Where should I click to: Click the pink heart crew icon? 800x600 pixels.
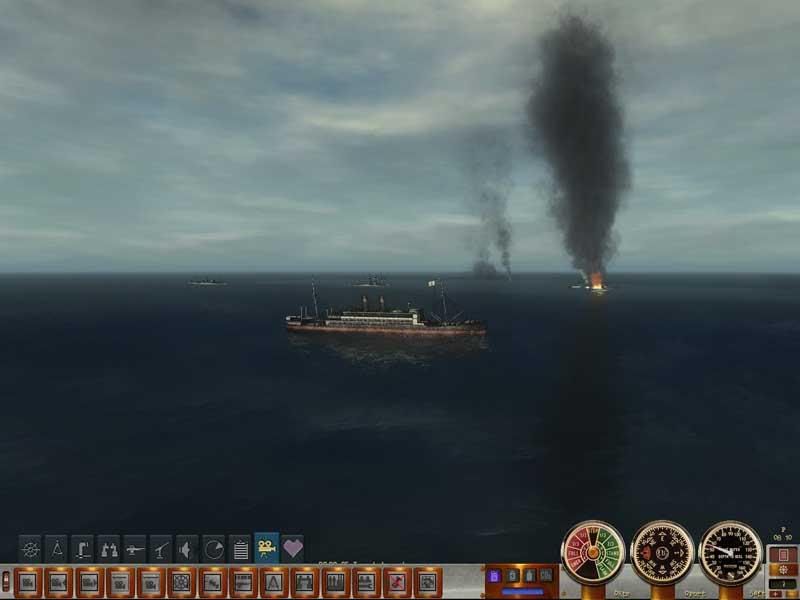(x=292, y=548)
